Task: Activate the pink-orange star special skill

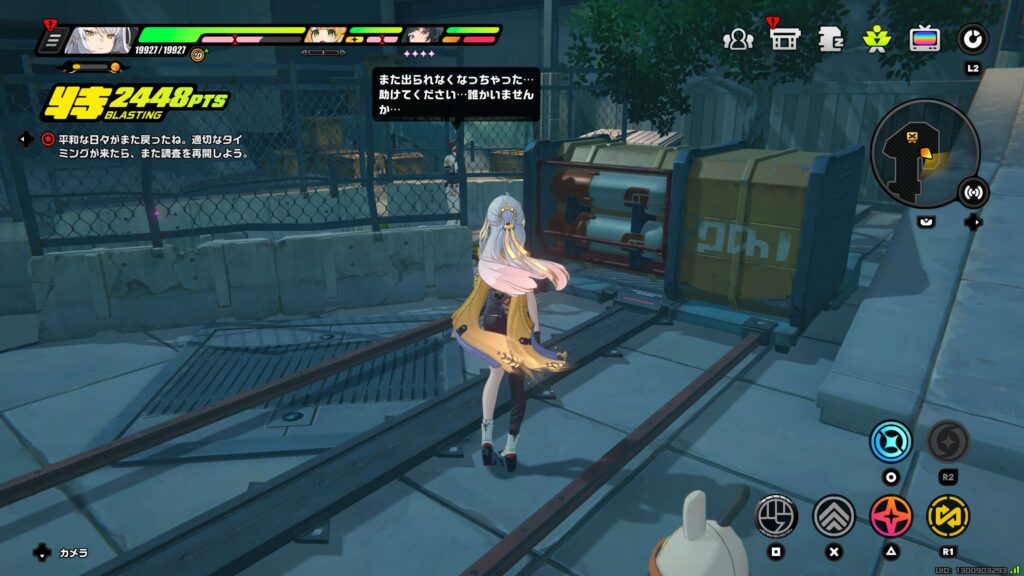Action: (x=890, y=515)
